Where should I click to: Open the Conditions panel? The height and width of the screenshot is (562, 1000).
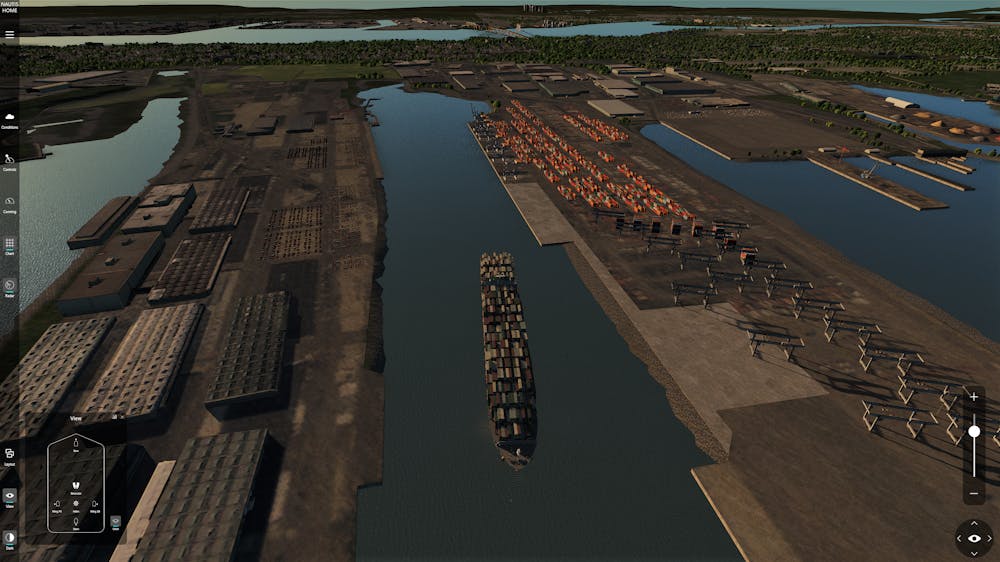pyautogui.click(x=10, y=119)
